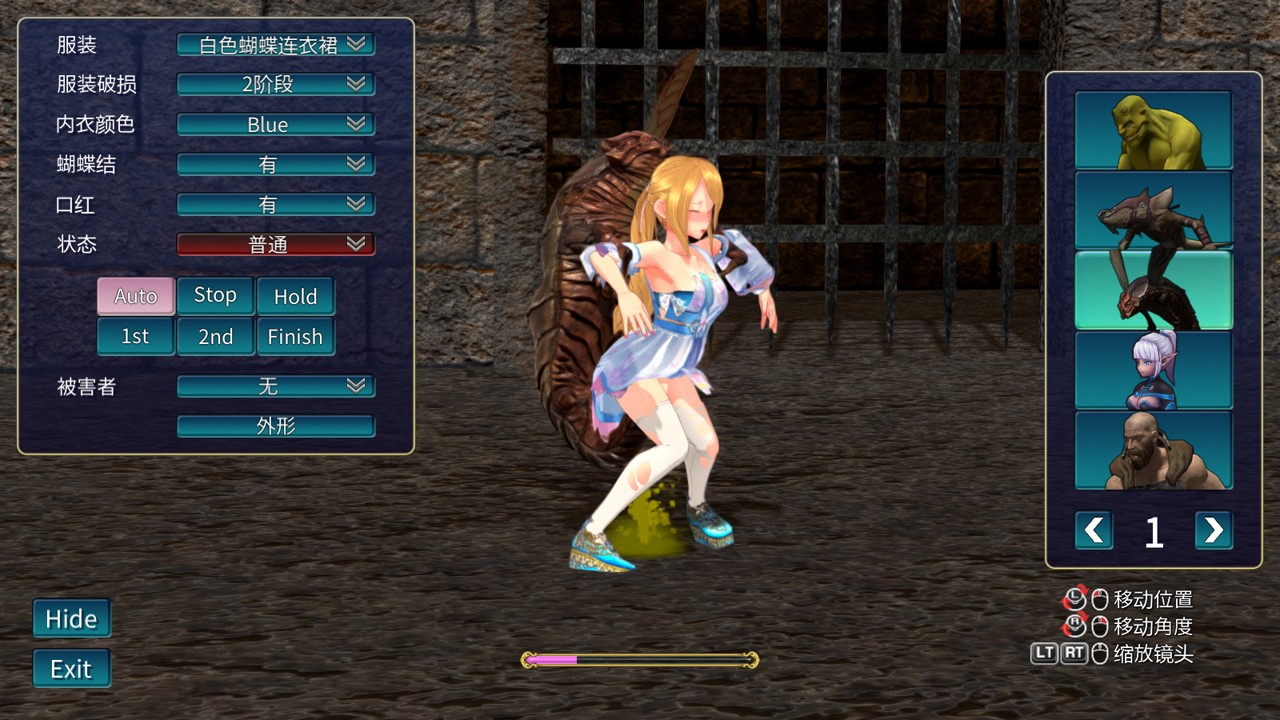Open the 被害者 dropdown

coord(275,386)
